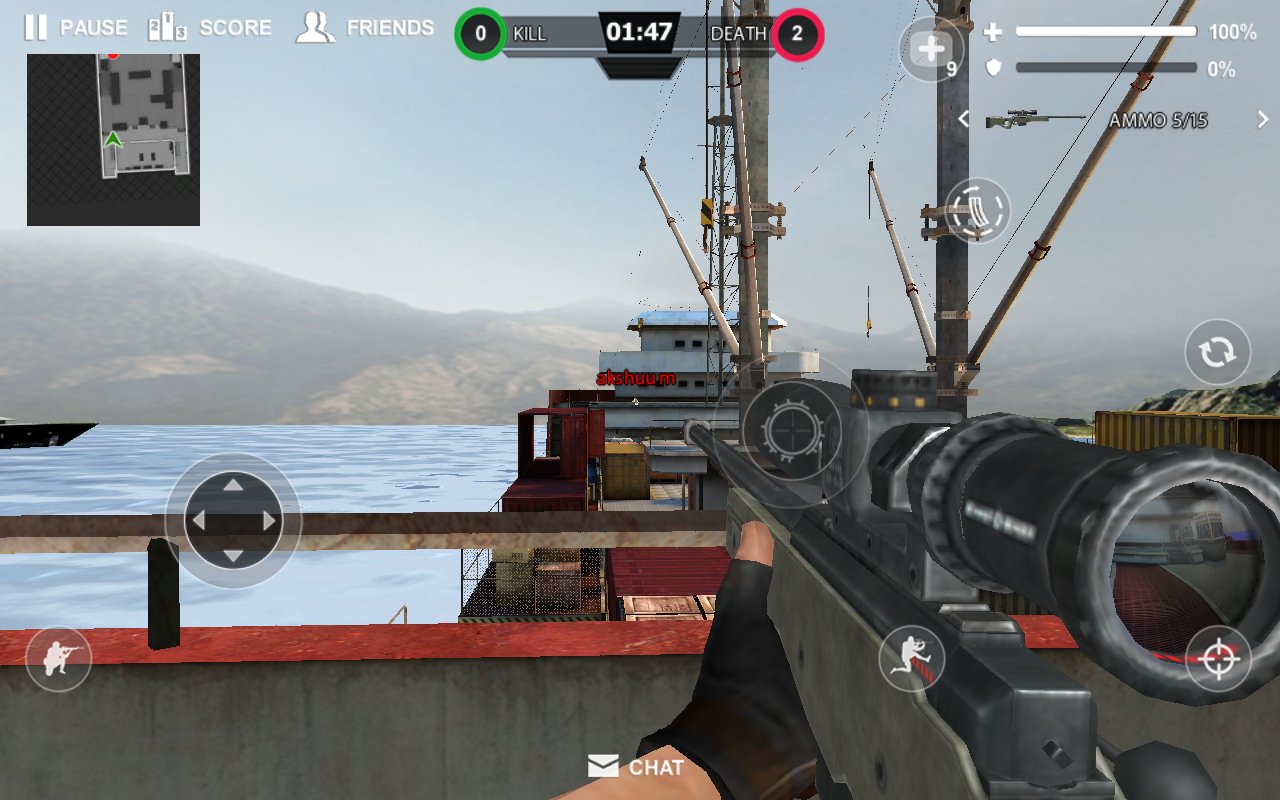
Task: Use the medkit plus icon
Action: tap(931, 49)
